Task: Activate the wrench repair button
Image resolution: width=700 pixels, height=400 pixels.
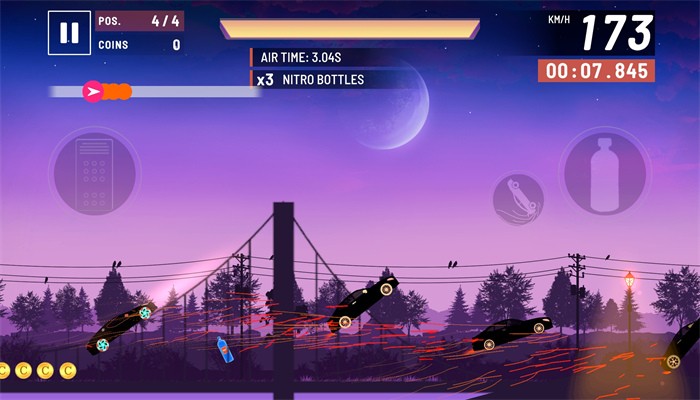Action: click(518, 197)
